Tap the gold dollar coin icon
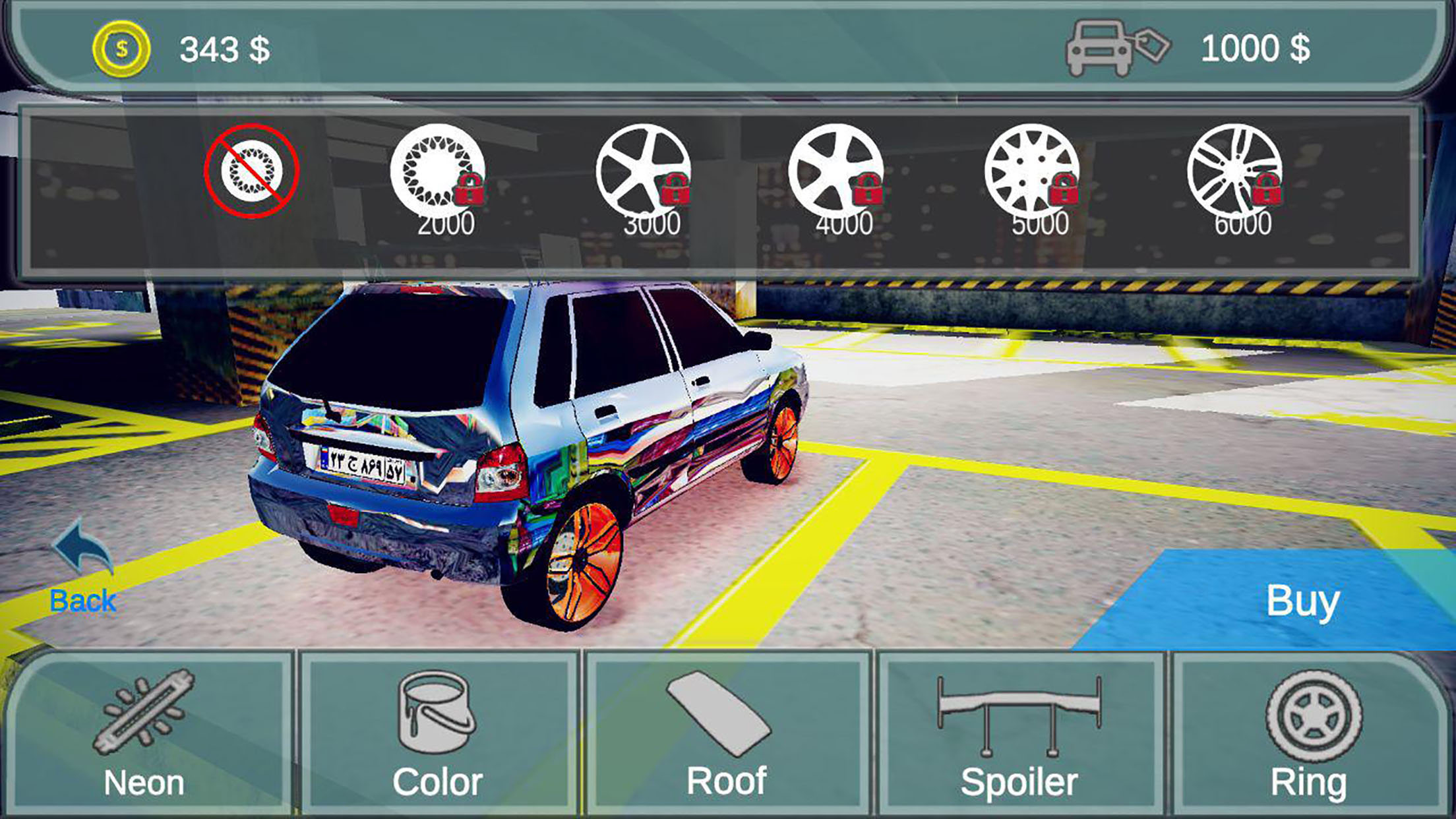The image size is (1456, 819). click(x=121, y=49)
